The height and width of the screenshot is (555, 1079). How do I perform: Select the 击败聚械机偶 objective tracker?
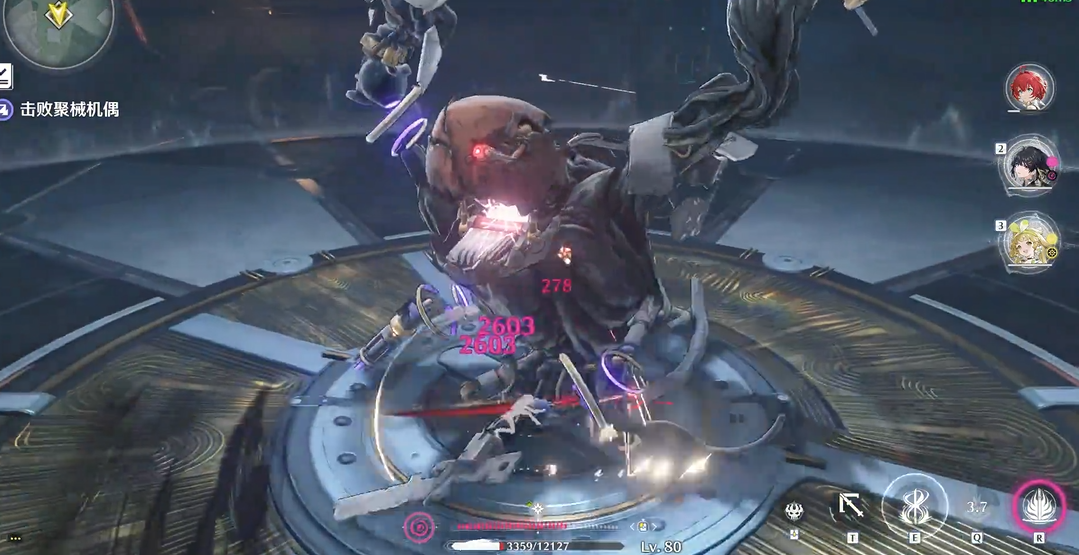(x=68, y=108)
